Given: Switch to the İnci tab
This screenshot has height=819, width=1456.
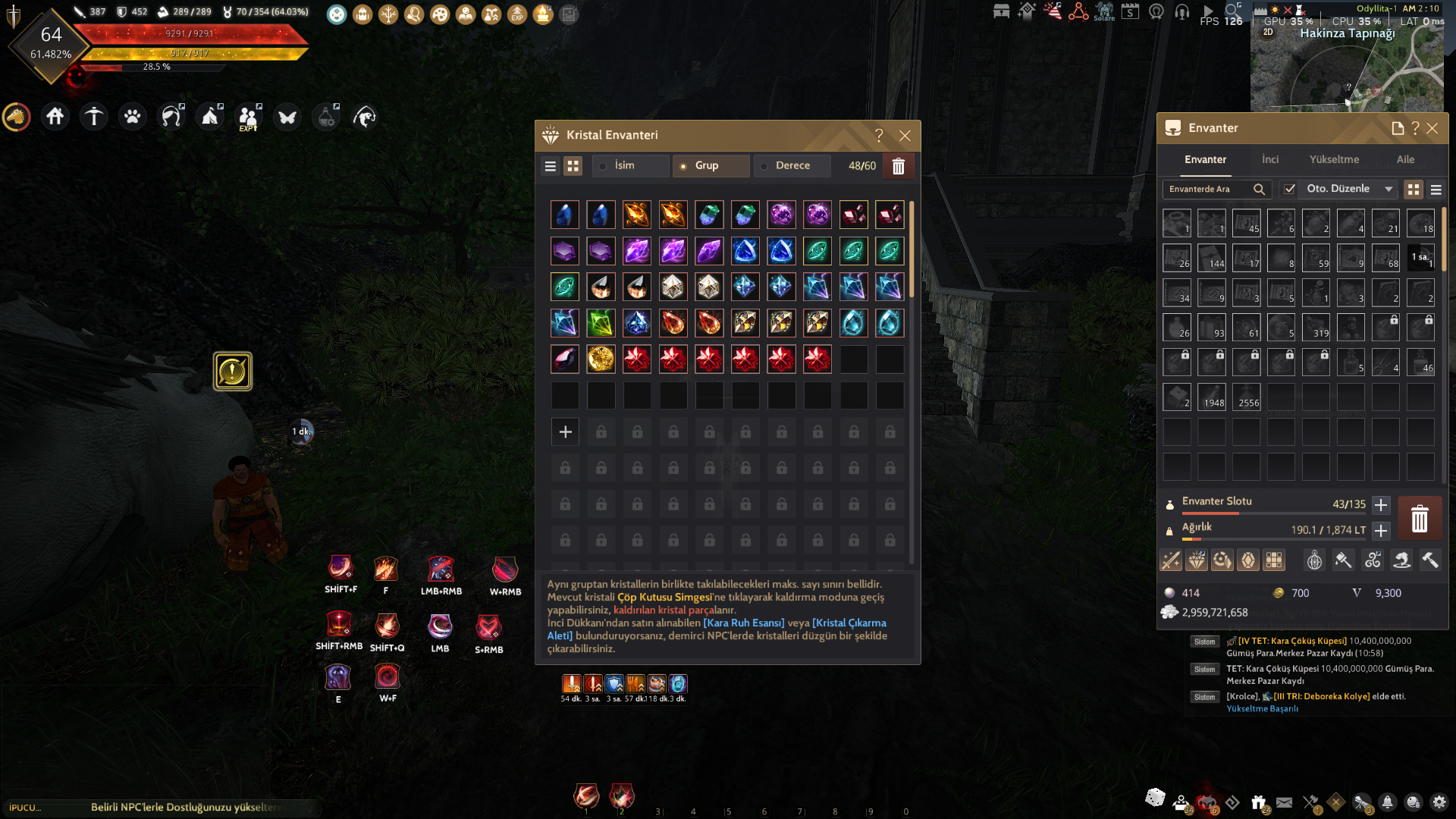Looking at the screenshot, I should coord(1270,159).
